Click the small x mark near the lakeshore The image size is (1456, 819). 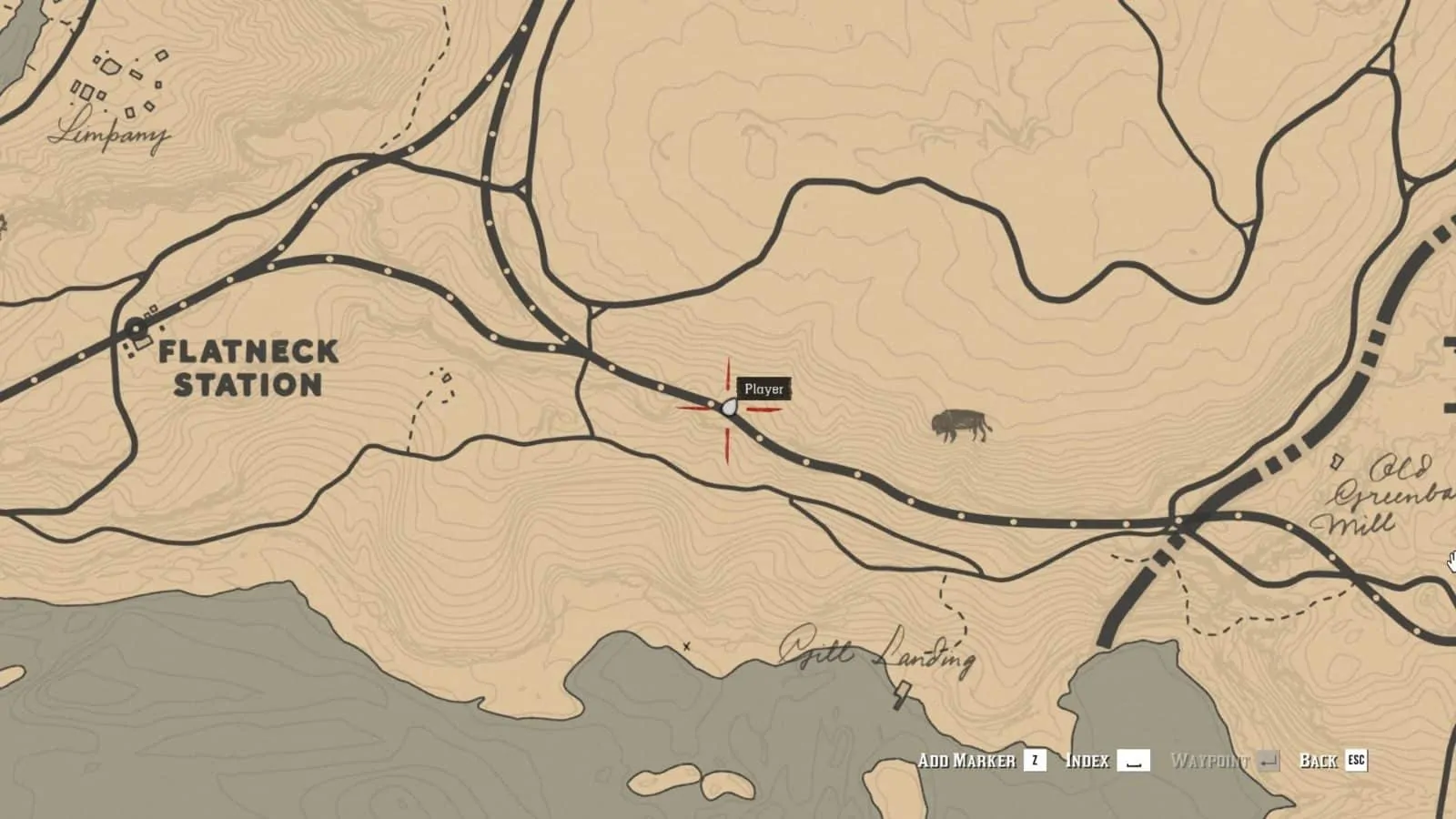tap(687, 644)
